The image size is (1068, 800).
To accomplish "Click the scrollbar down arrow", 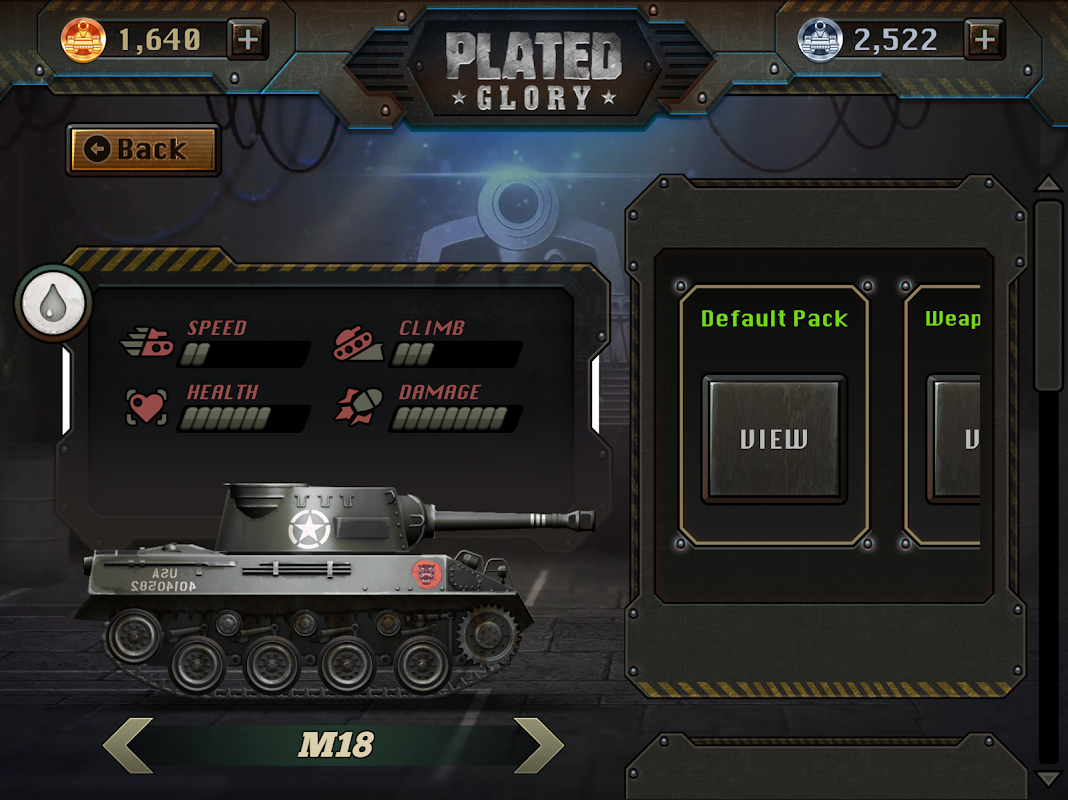I will pyautogui.click(x=1047, y=778).
